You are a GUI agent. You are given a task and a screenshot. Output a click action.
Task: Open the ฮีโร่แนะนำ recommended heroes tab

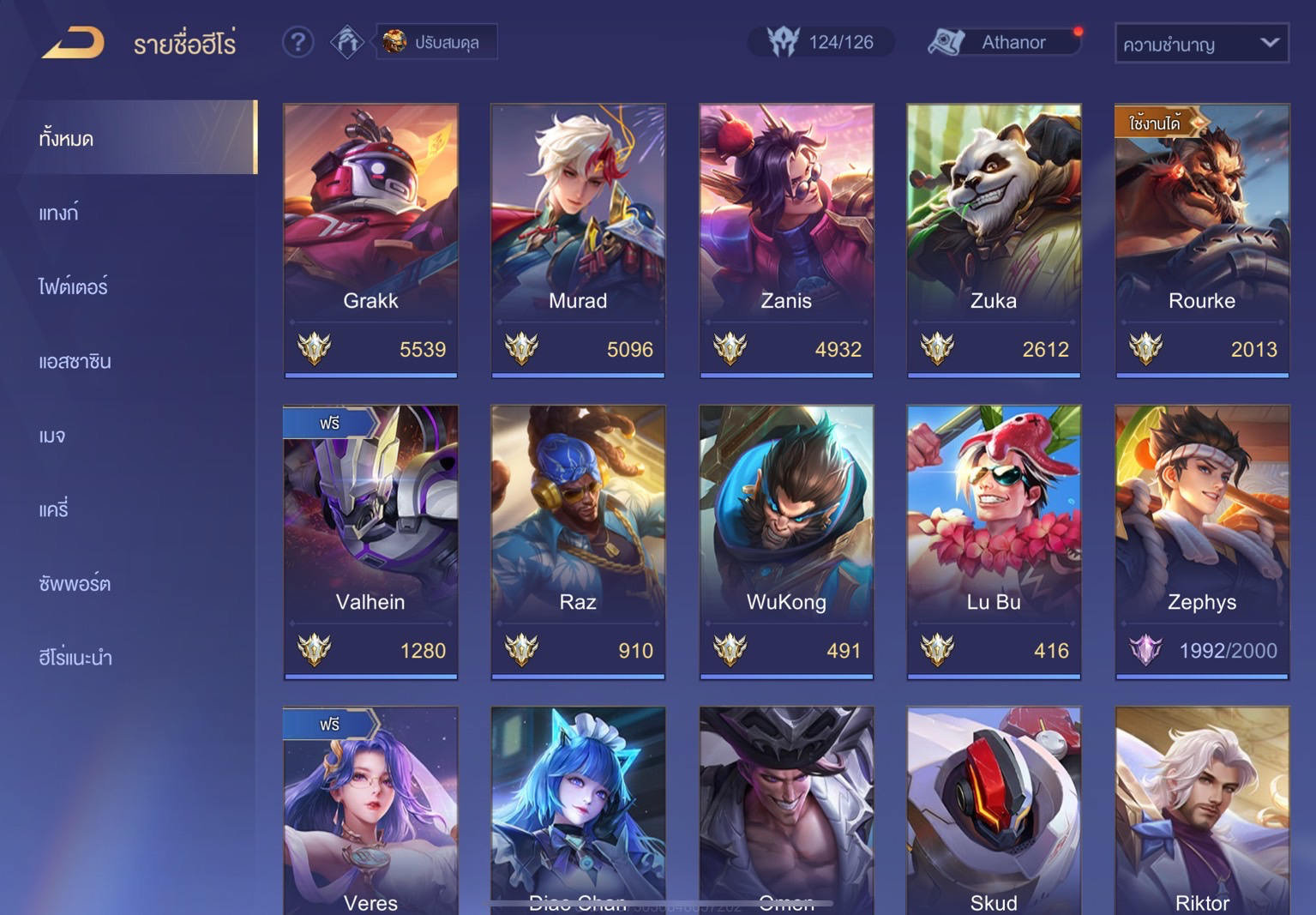pyautogui.click(x=75, y=658)
